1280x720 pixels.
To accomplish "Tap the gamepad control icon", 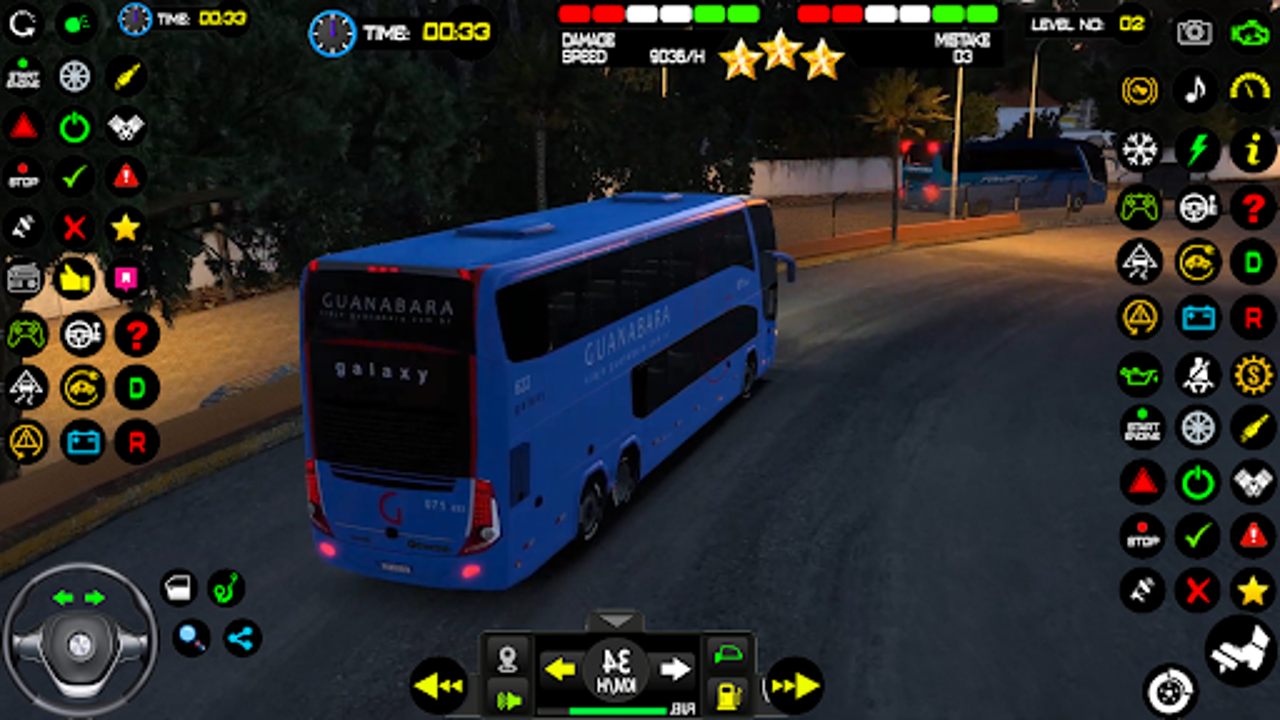I will 1140,205.
